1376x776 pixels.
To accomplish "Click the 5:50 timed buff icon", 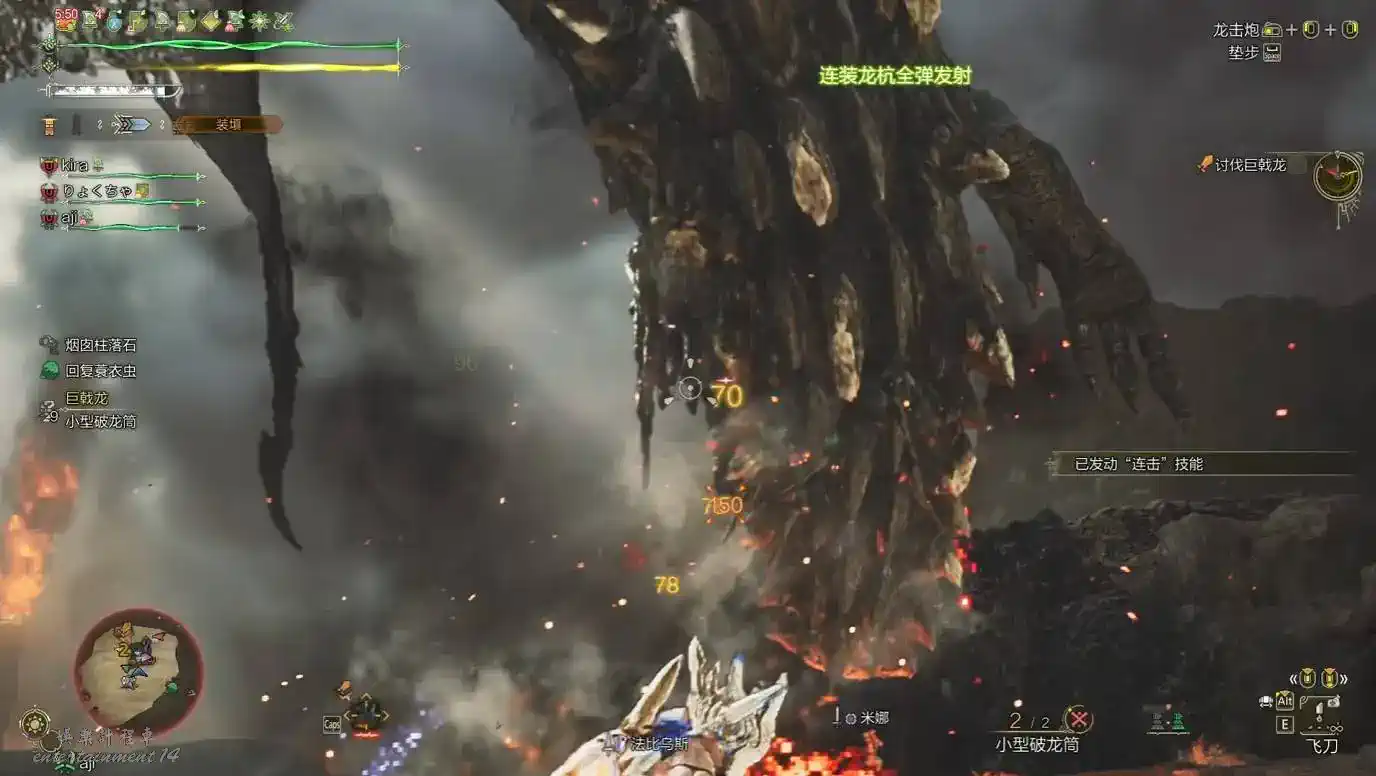I will tap(66, 19).
